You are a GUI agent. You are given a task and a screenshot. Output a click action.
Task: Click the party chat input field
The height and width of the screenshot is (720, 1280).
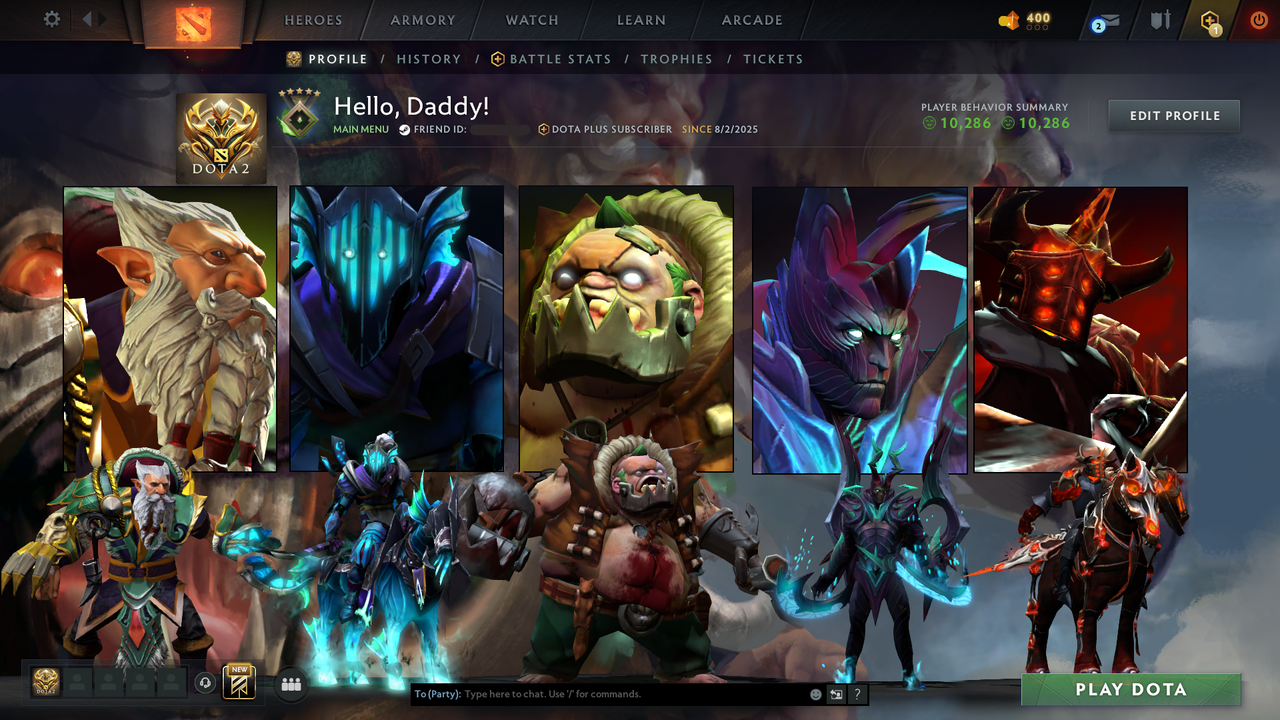600,693
